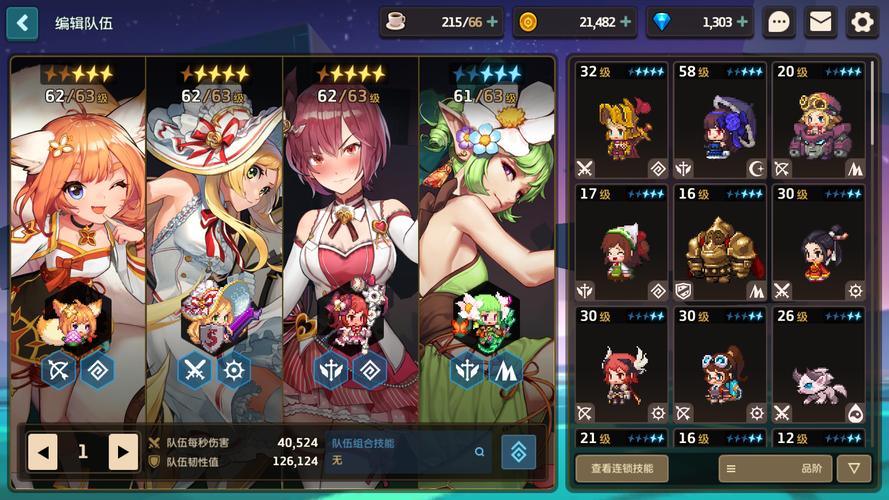The width and height of the screenshot is (889, 500).
Task: Add more coffee stamina with the plus
Action: click(x=492, y=22)
